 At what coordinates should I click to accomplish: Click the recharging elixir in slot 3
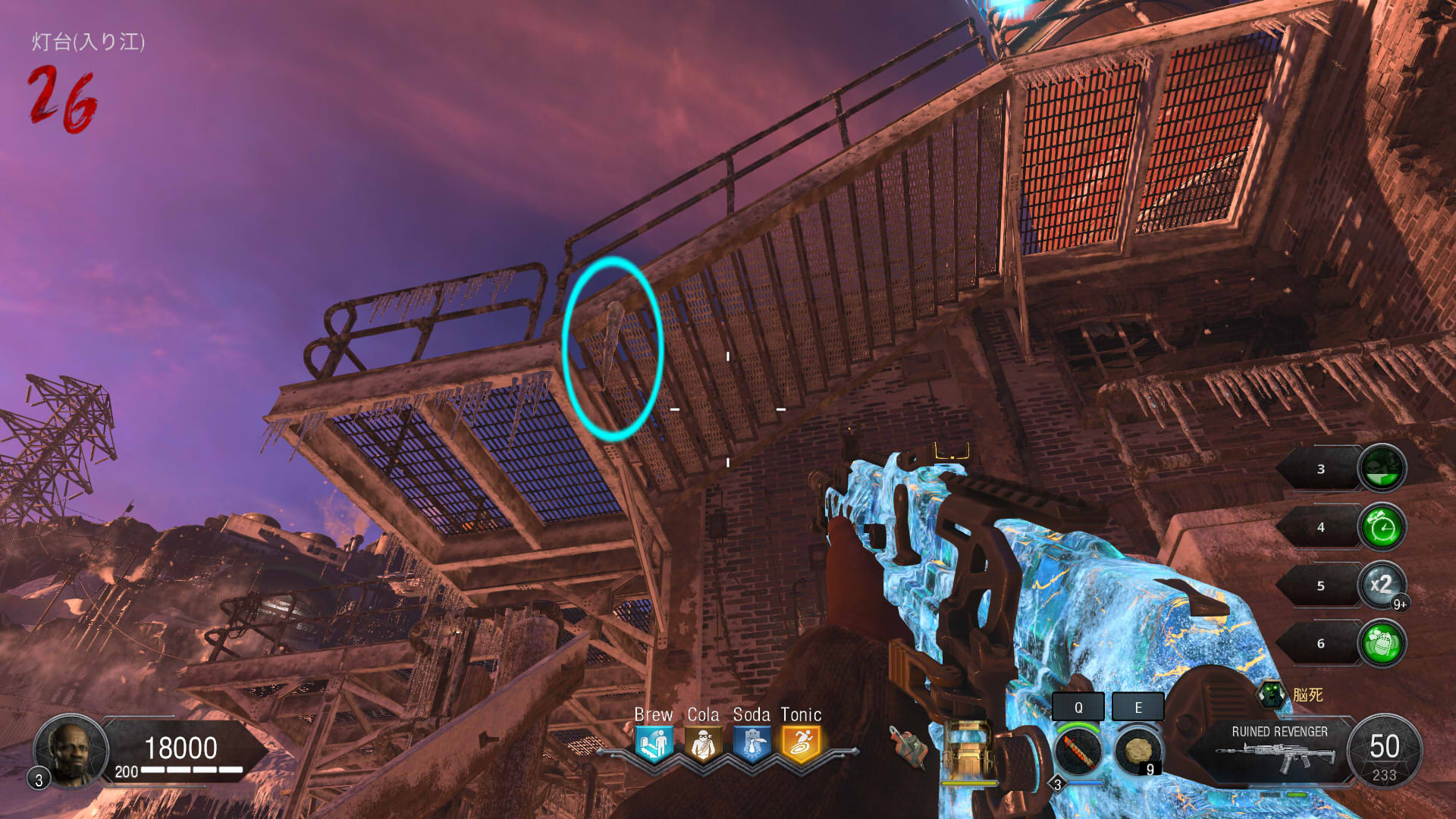[1382, 469]
